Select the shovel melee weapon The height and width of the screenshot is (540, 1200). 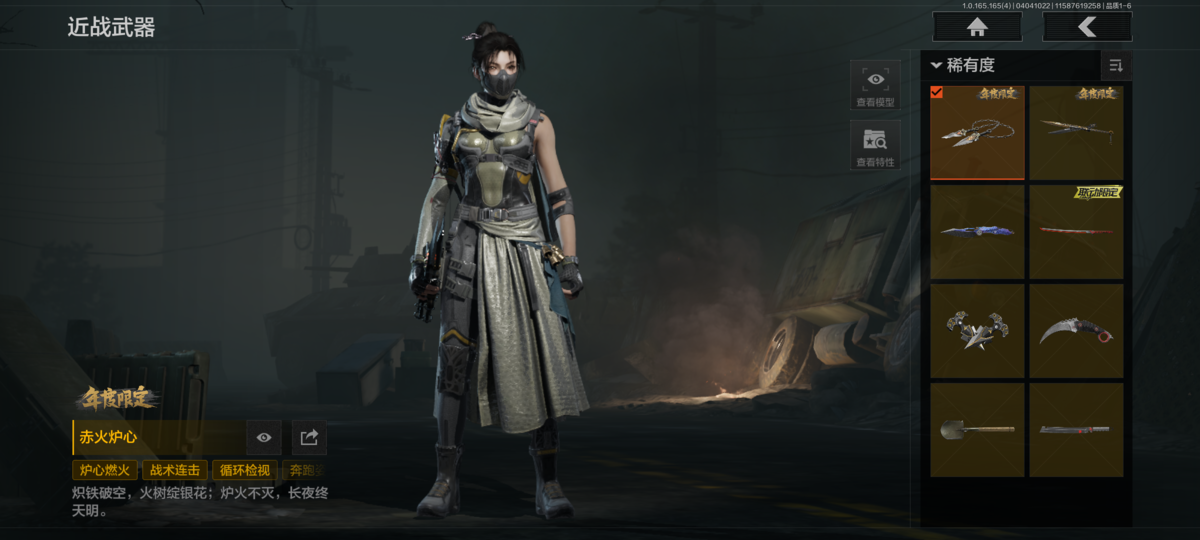pyautogui.click(x=977, y=430)
